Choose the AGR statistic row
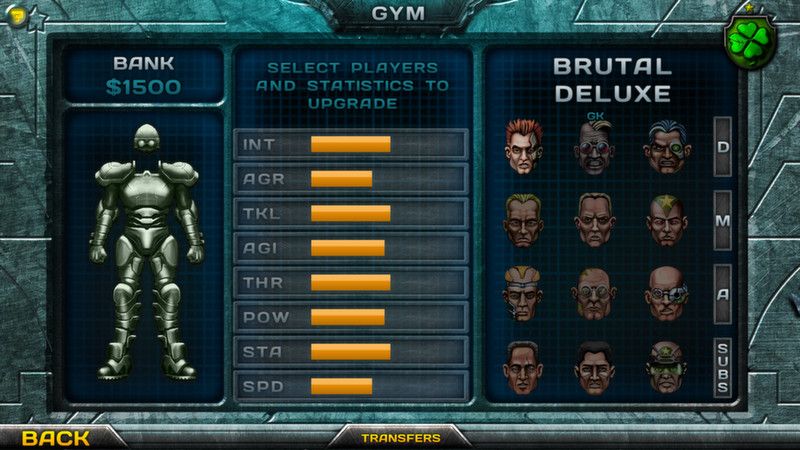800x450 pixels. coord(350,179)
